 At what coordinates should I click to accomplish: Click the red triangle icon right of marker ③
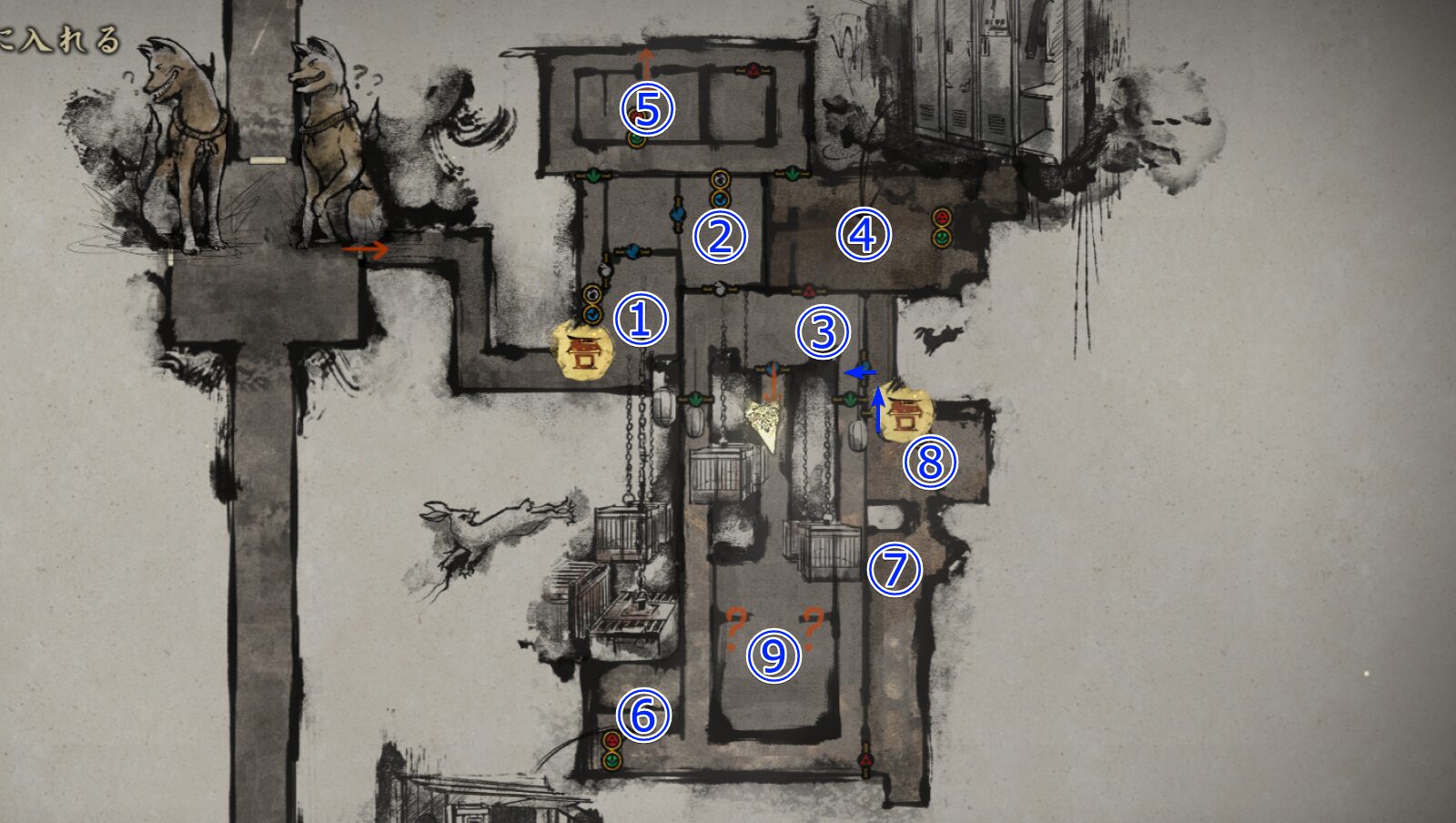[809, 290]
